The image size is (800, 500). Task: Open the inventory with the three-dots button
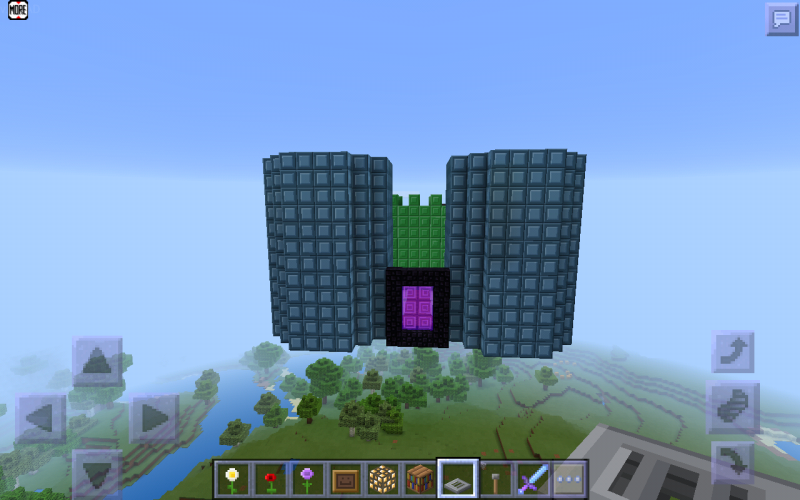[568, 478]
